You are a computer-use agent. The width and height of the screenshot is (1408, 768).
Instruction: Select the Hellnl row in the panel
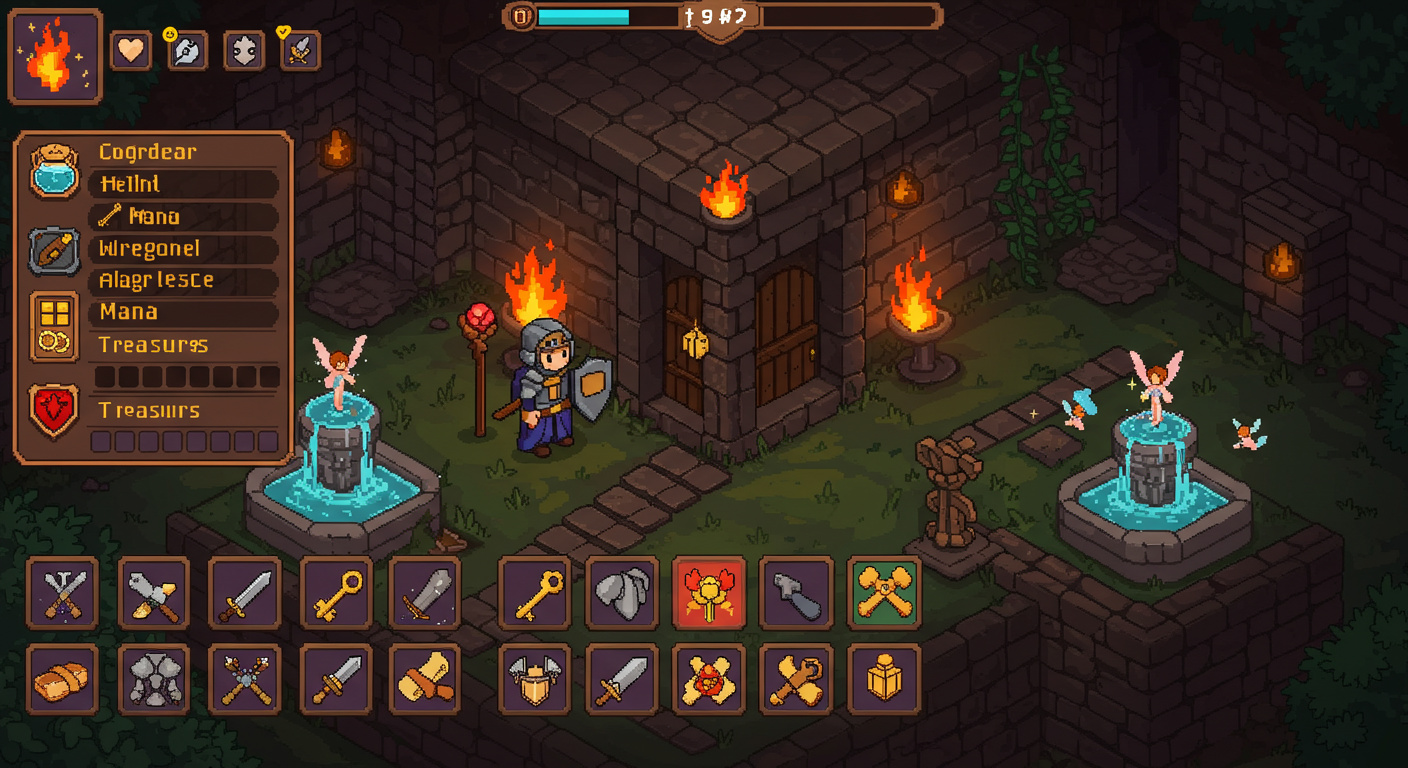click(x=184, y=184)
